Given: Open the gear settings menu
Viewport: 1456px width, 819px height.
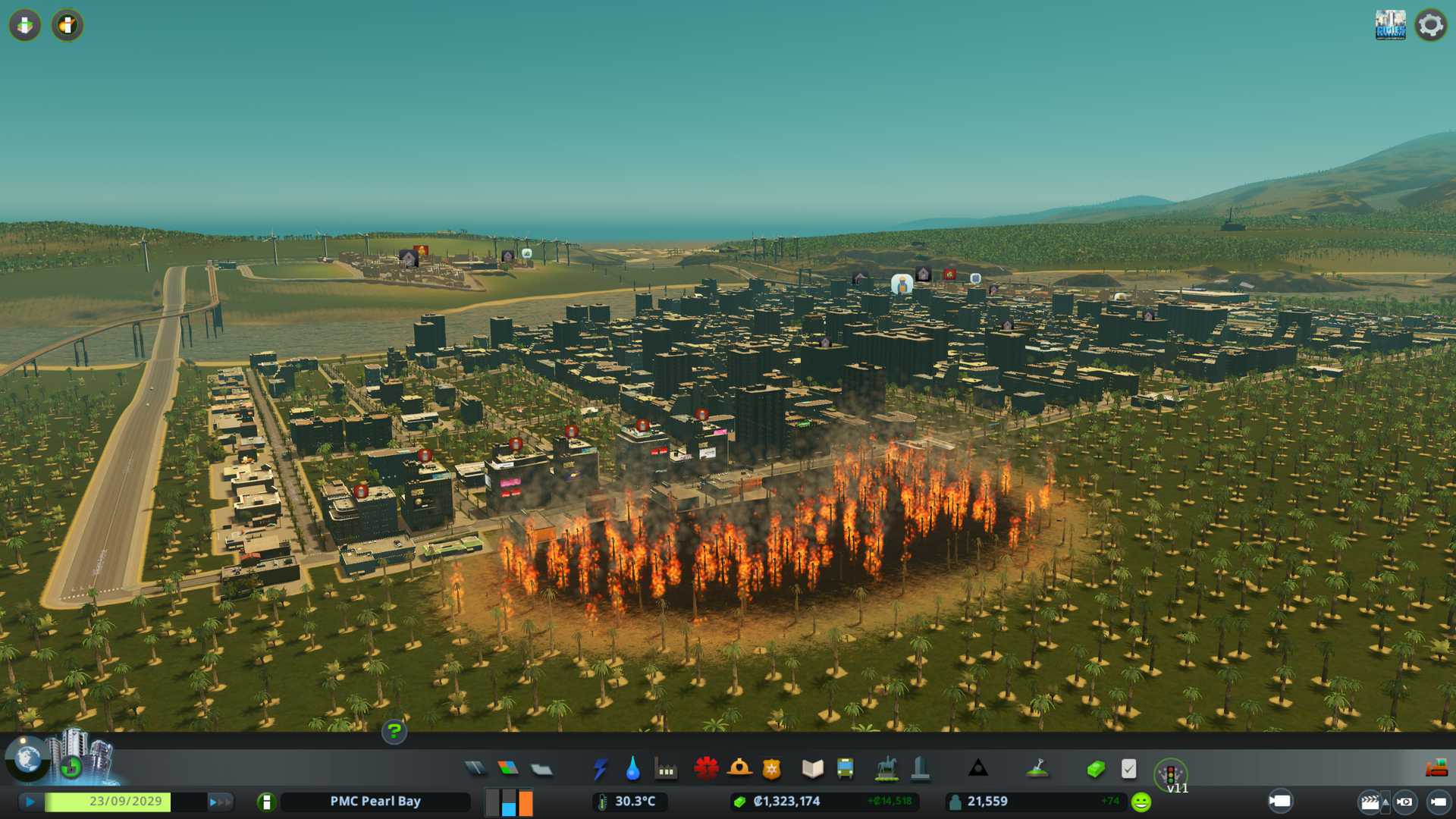Looking at the screenshot, I should coord(1430,25).
